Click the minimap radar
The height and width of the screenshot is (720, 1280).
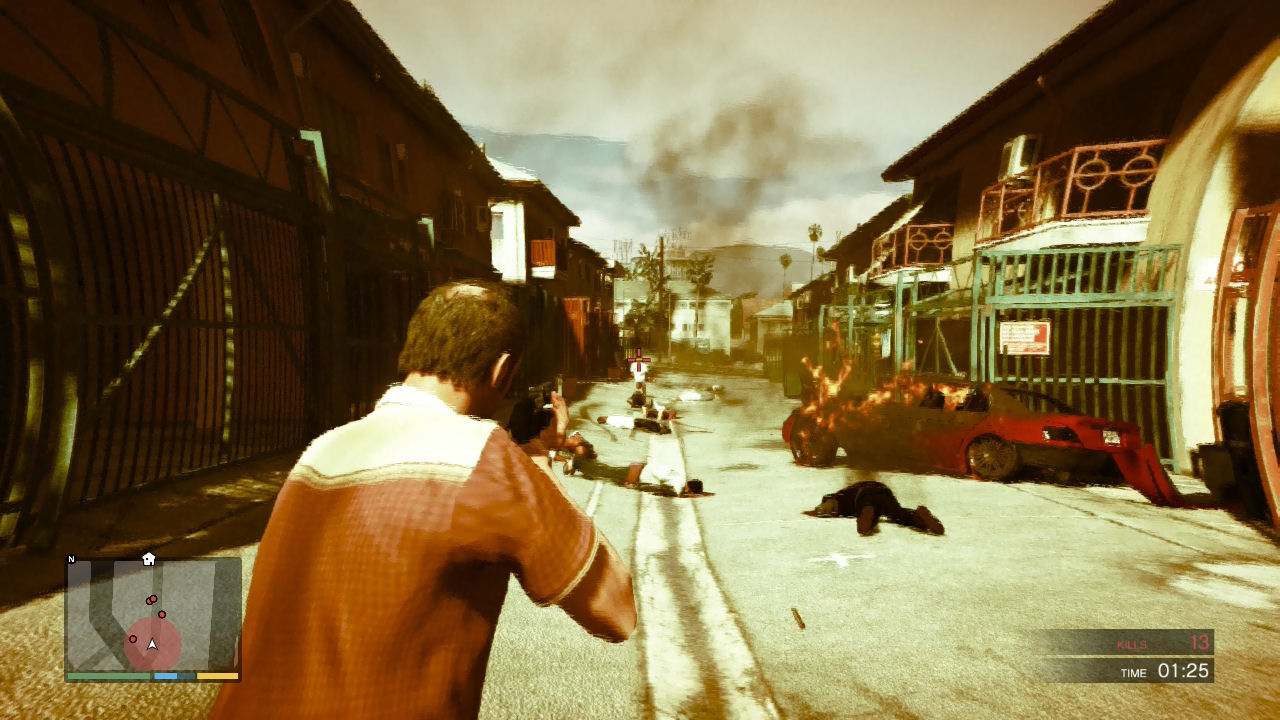coord(153,614)
